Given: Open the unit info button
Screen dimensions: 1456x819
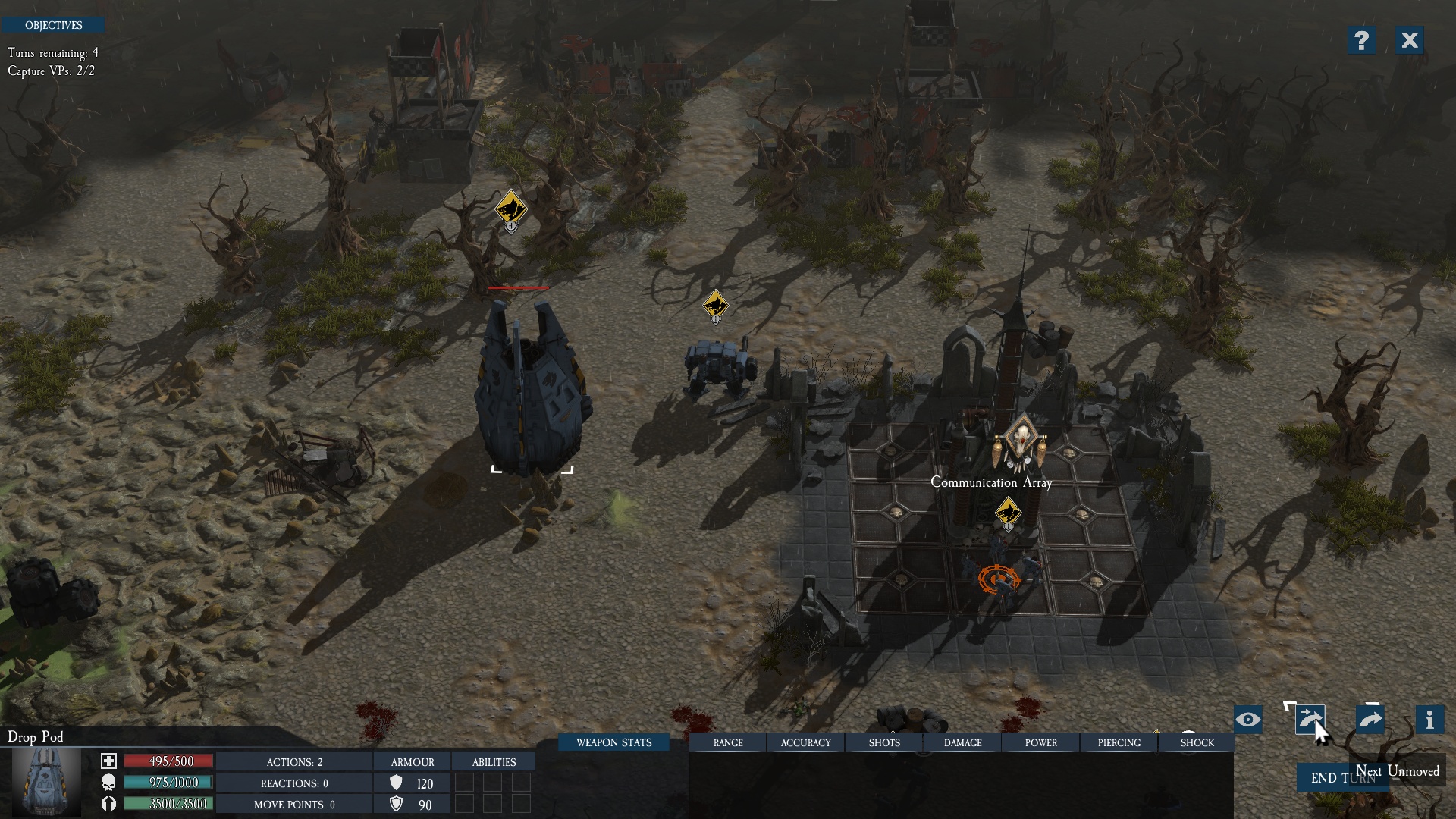Looking at the screenshot, I should pyautogui.click(x=1429, y=720).
